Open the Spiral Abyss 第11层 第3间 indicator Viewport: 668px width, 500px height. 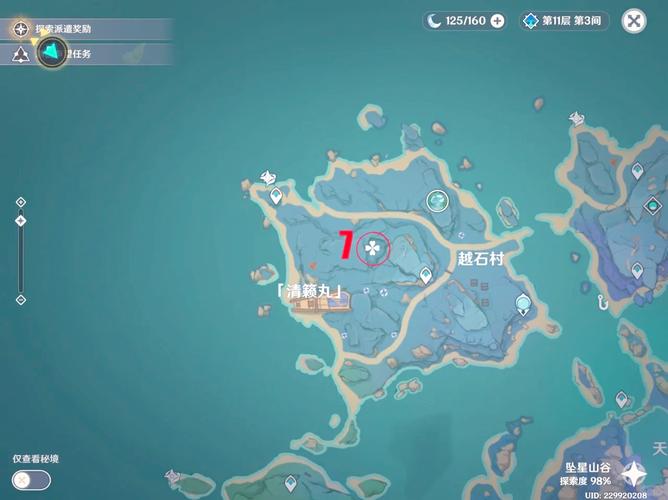(x=564, y=20)
